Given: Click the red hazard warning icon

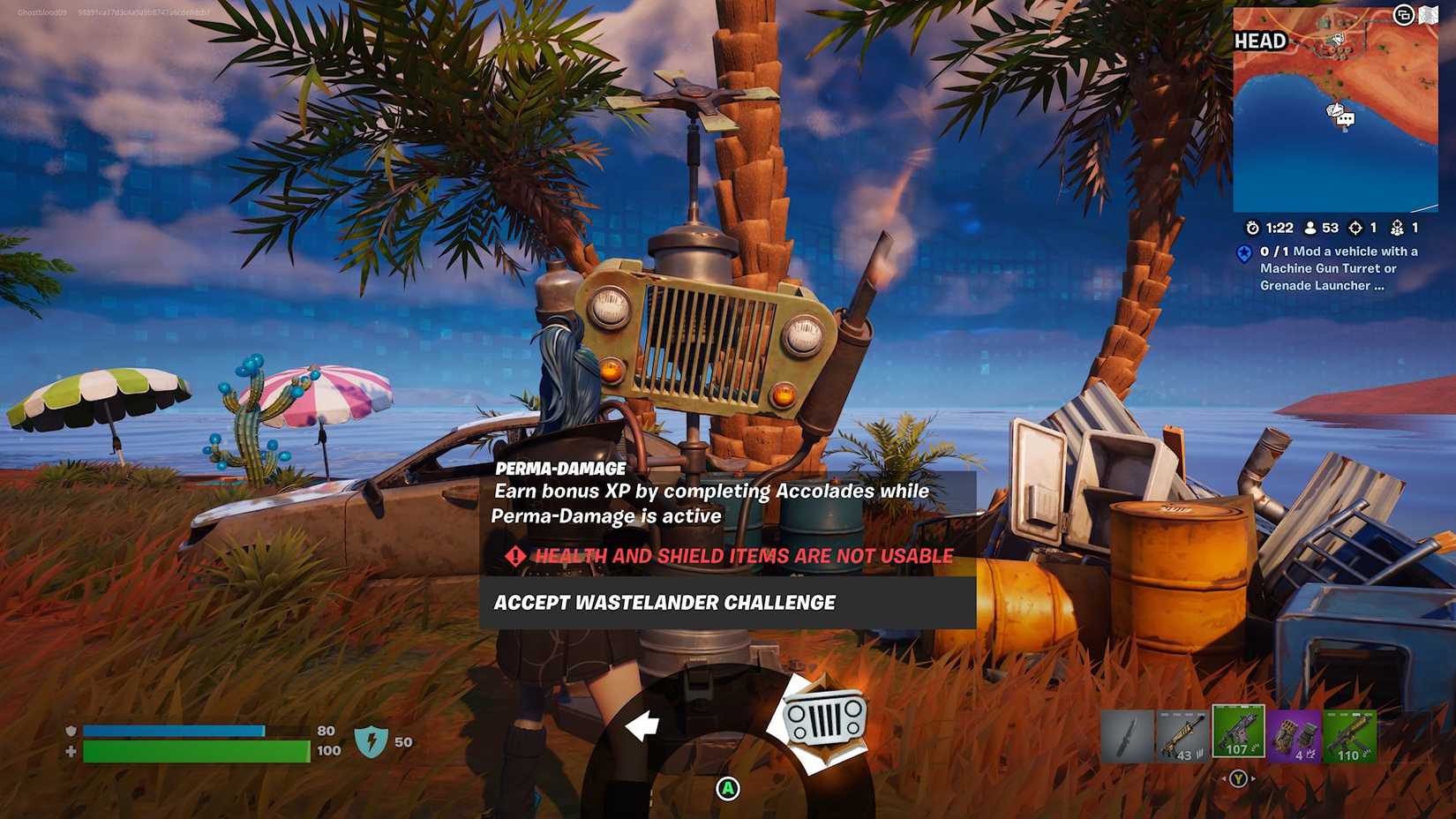Looking at the screenshot, I should tap(514, 556).
